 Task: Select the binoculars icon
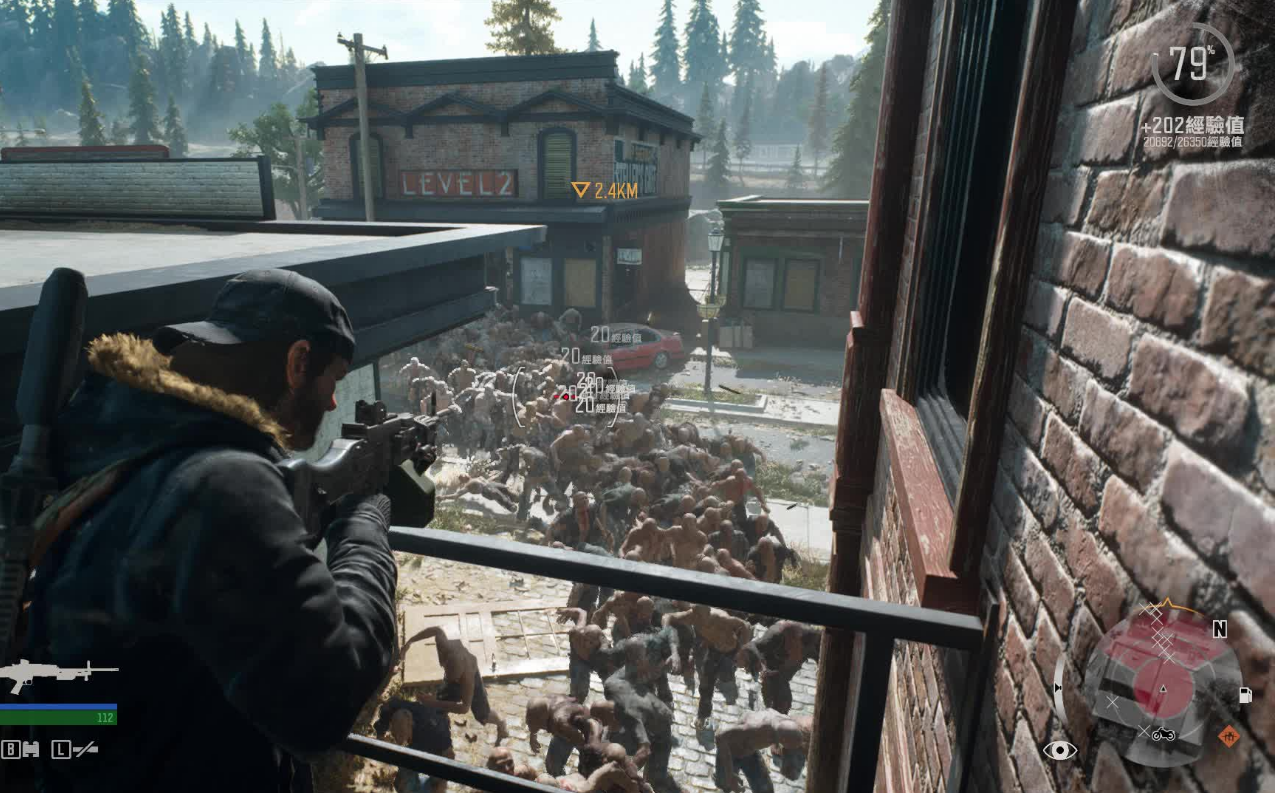tap(29, 749)
